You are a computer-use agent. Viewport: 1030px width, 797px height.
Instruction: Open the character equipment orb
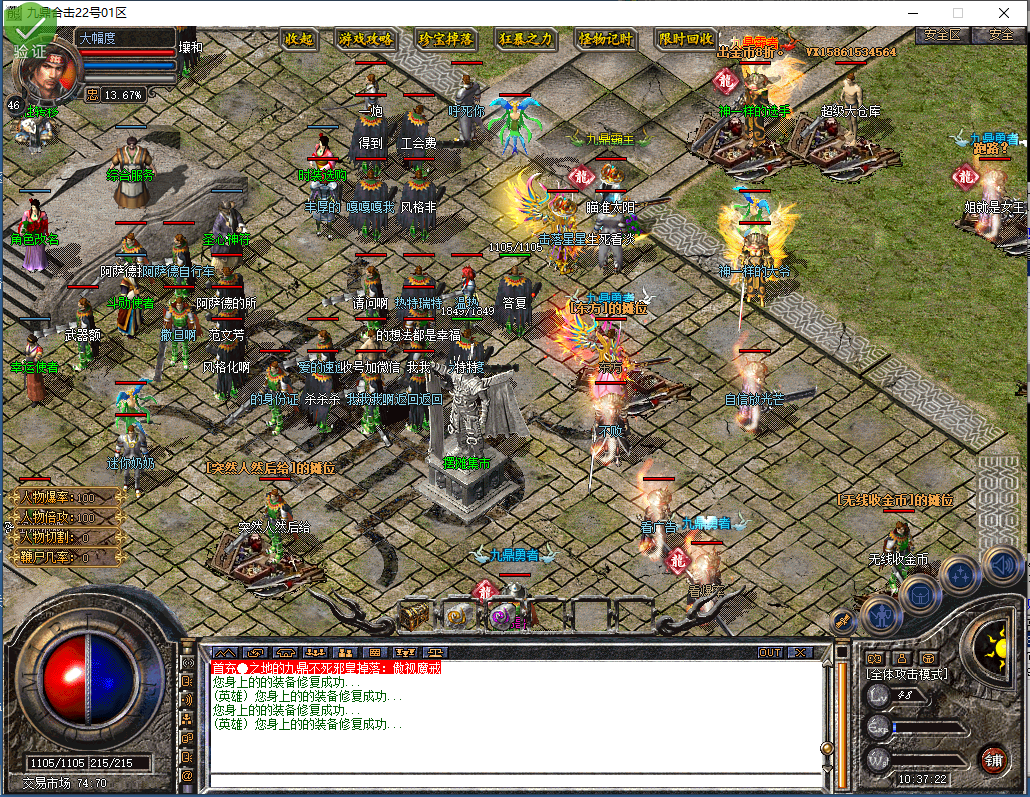[881, 612]
